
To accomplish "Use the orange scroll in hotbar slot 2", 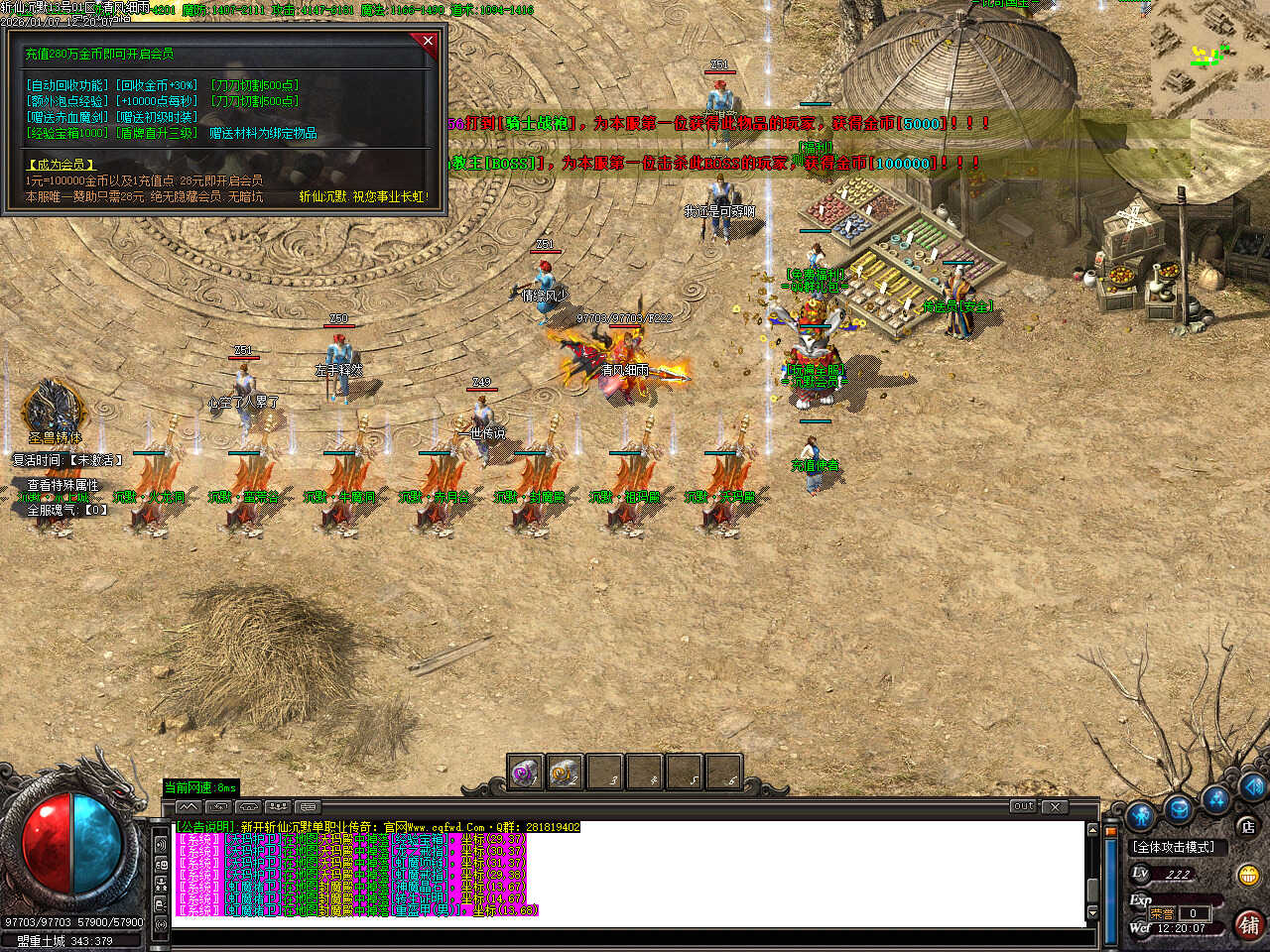I will 565,772.
